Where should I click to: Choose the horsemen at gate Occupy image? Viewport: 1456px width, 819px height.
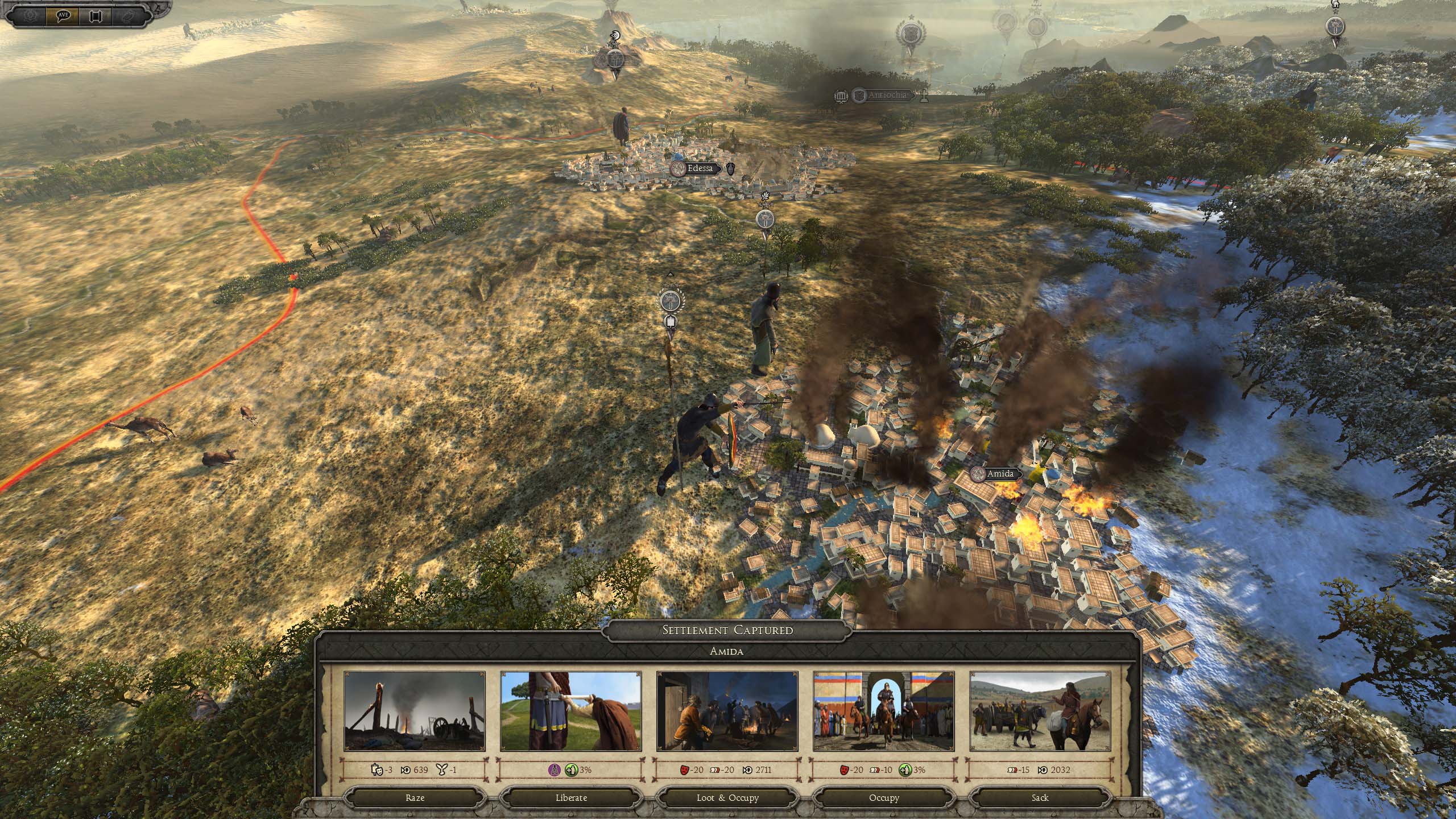884,711
